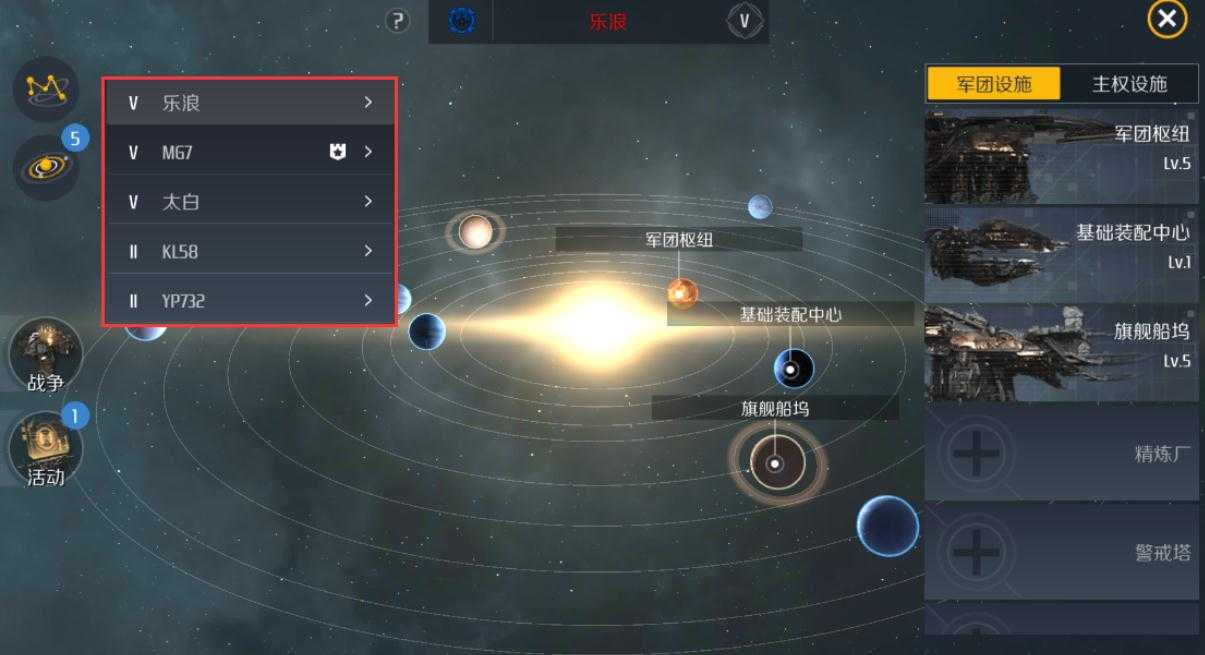Open the question mark help button

398,20
